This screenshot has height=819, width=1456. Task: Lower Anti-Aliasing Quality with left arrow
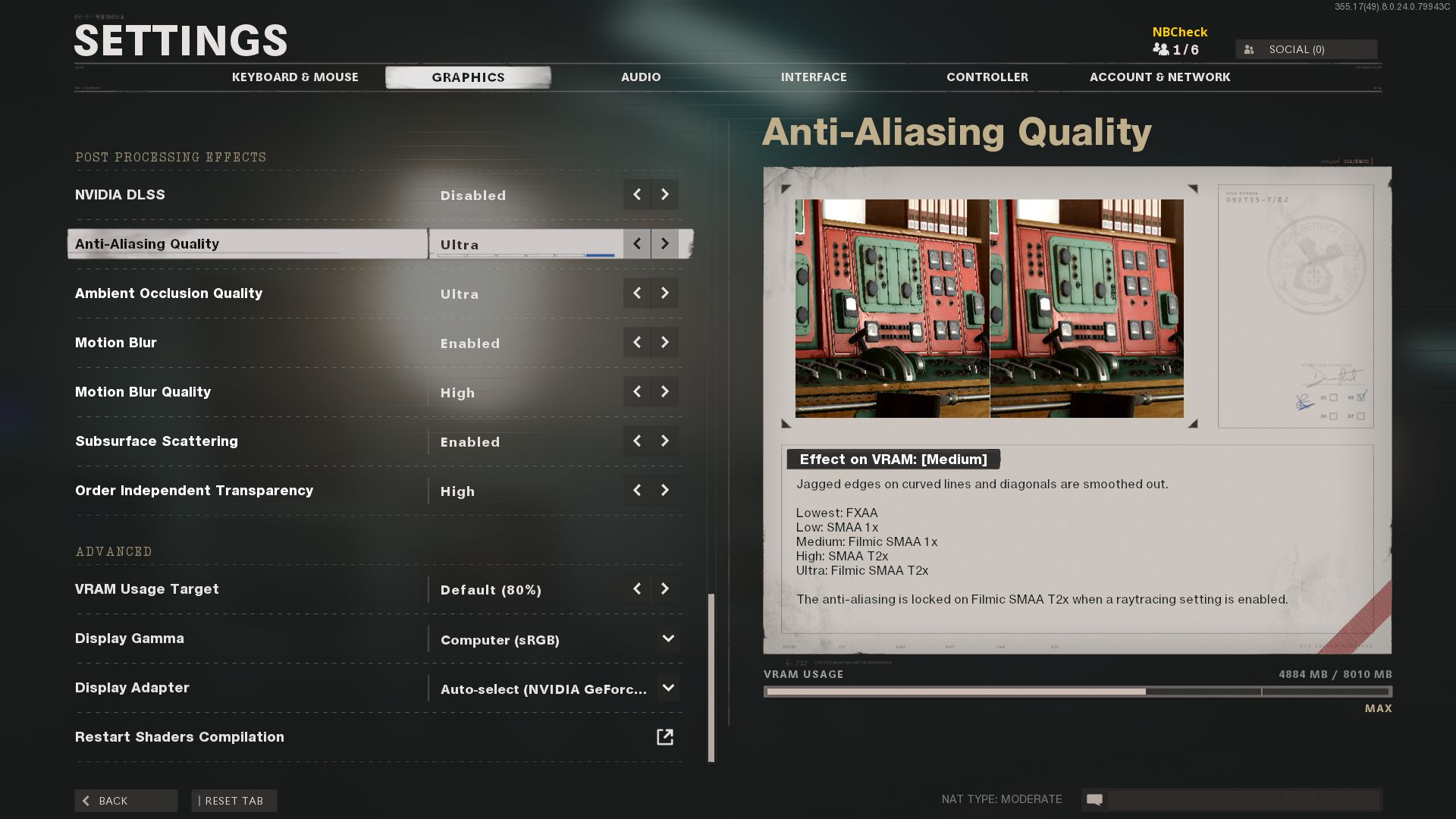(637, 244)
